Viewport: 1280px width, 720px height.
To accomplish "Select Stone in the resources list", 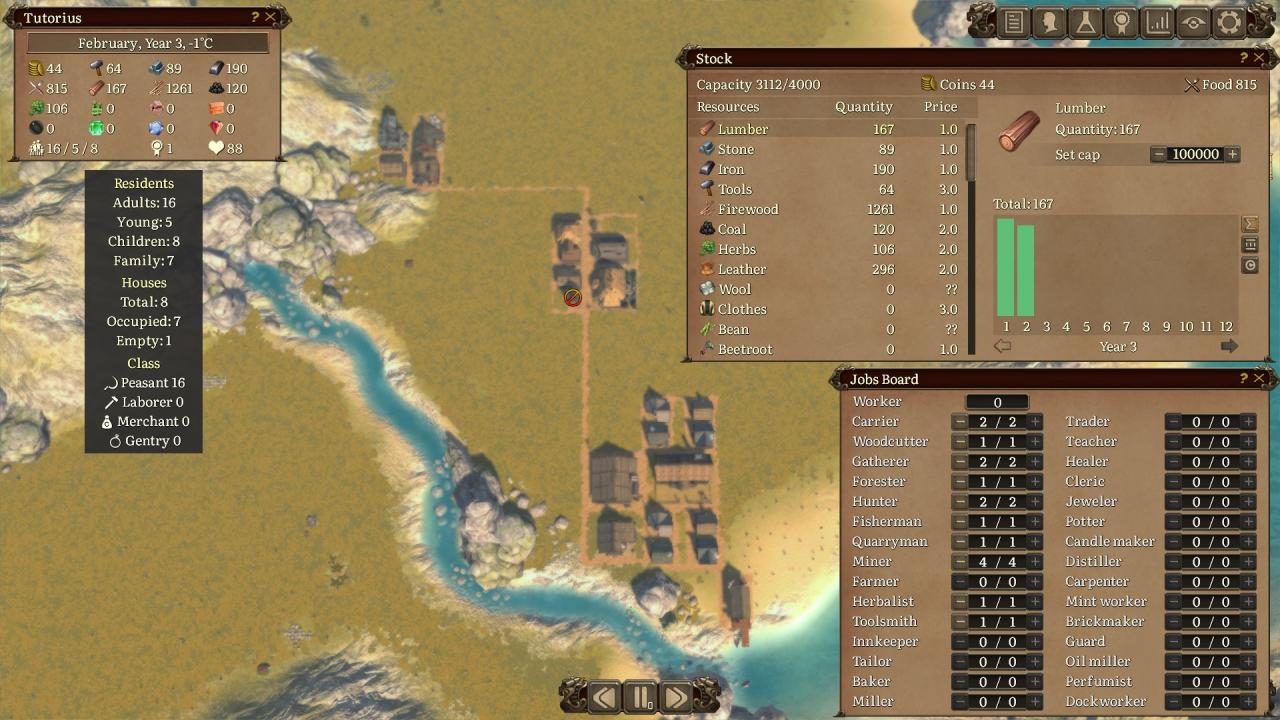I will [736, 149].
